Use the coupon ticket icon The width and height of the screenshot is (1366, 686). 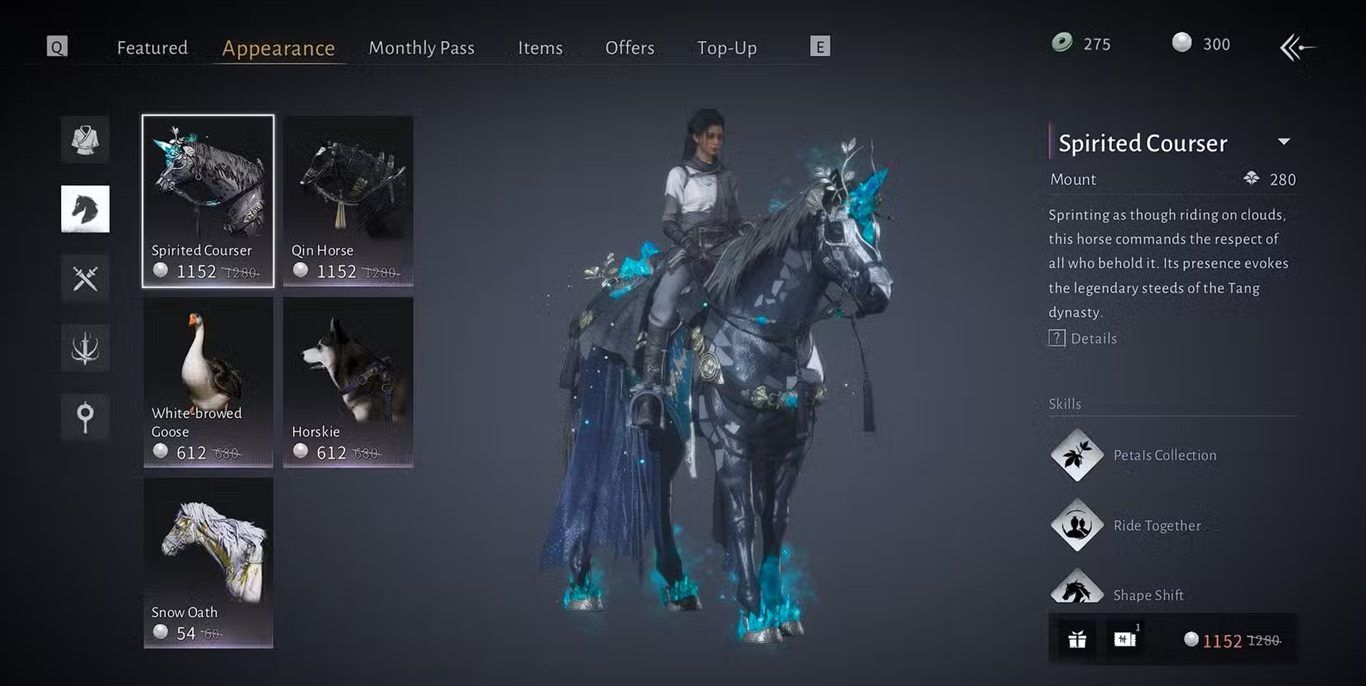(1125, 640)
